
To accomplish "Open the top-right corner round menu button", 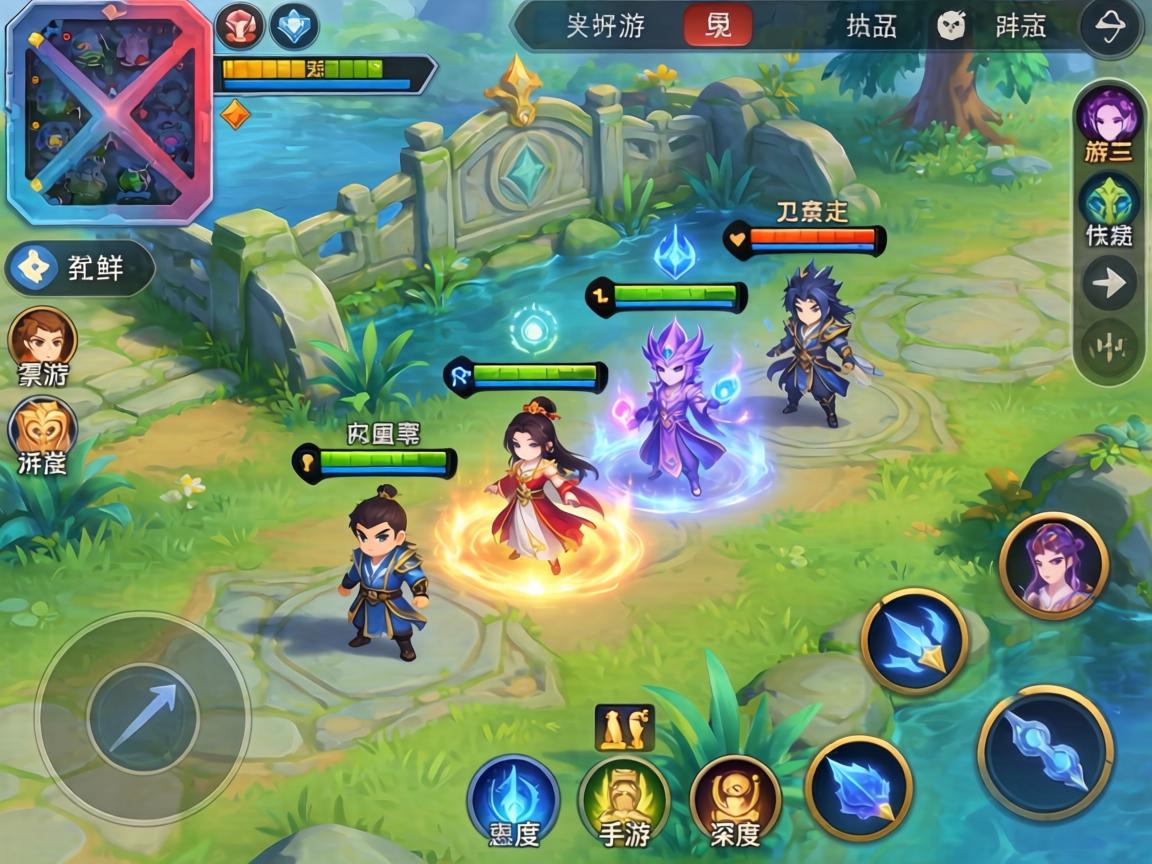I will 1110,28.
